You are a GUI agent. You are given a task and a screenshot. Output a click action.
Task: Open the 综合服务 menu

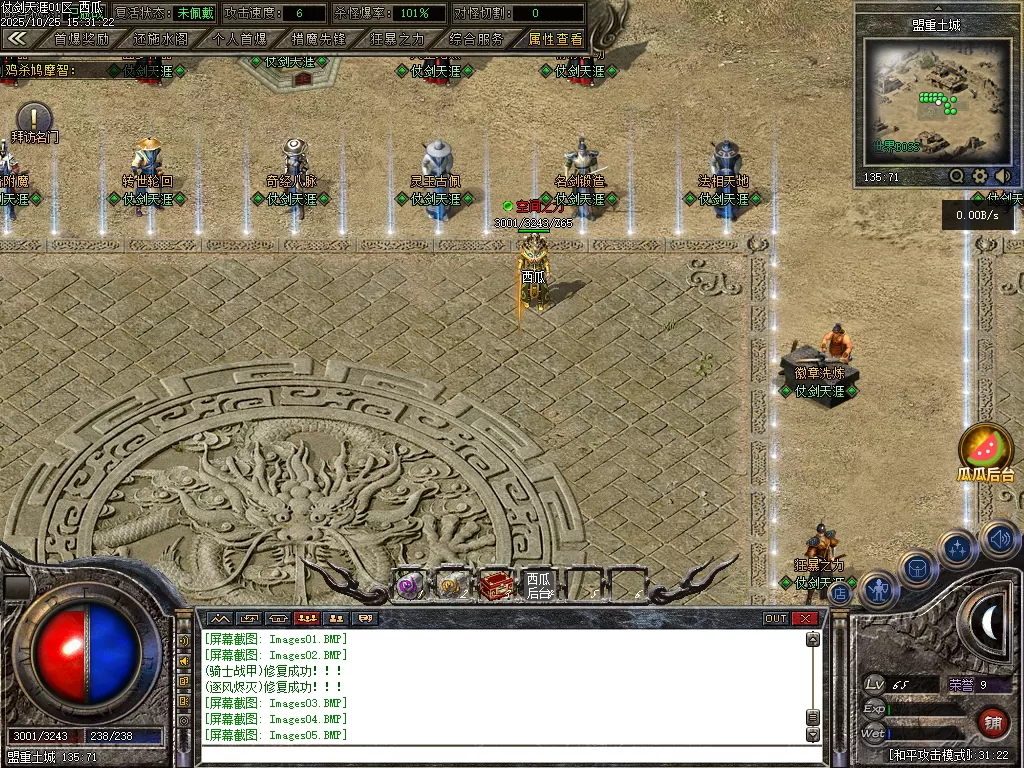pyautogui.click(x=476, y=40)
